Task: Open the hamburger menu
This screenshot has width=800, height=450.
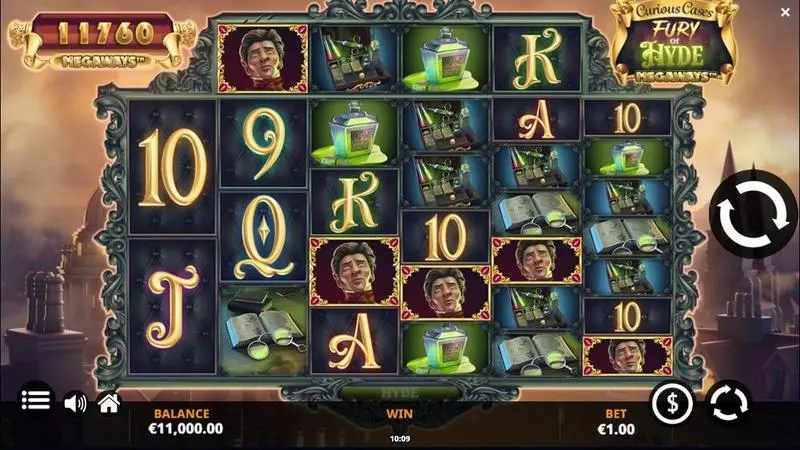Action: coord(36,401)
